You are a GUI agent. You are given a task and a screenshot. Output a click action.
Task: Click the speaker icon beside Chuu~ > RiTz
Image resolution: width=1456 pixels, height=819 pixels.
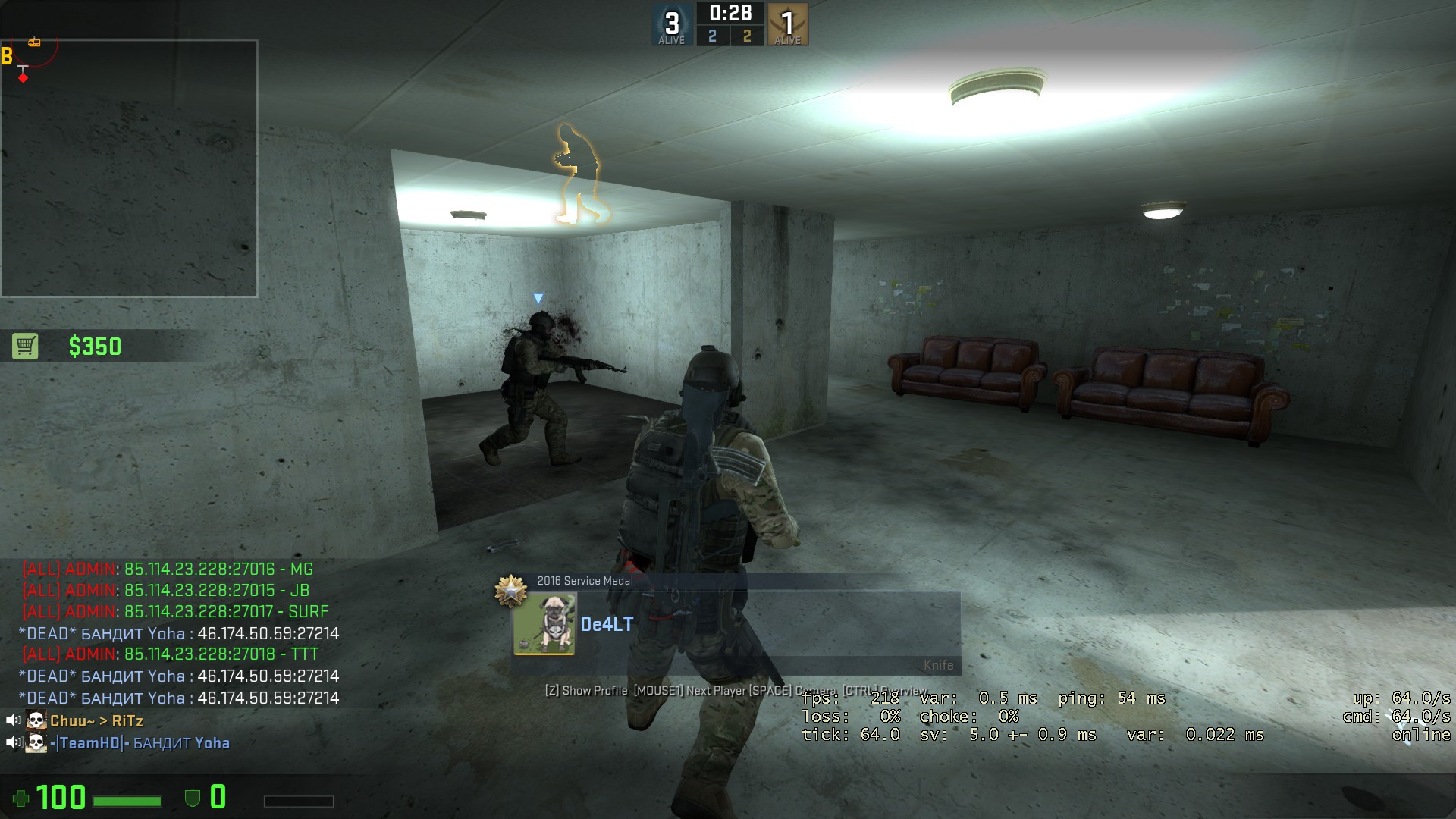coord(13,720)
